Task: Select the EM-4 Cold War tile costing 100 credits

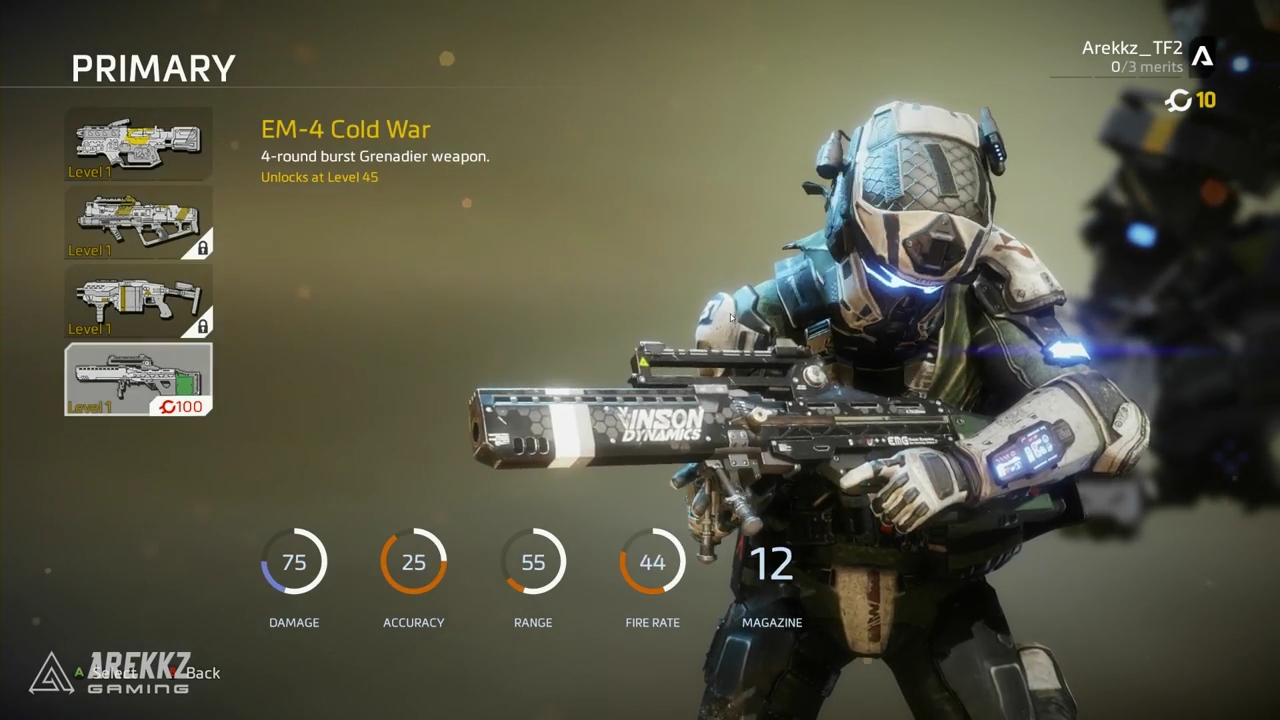Action: (x=138, y=379)
